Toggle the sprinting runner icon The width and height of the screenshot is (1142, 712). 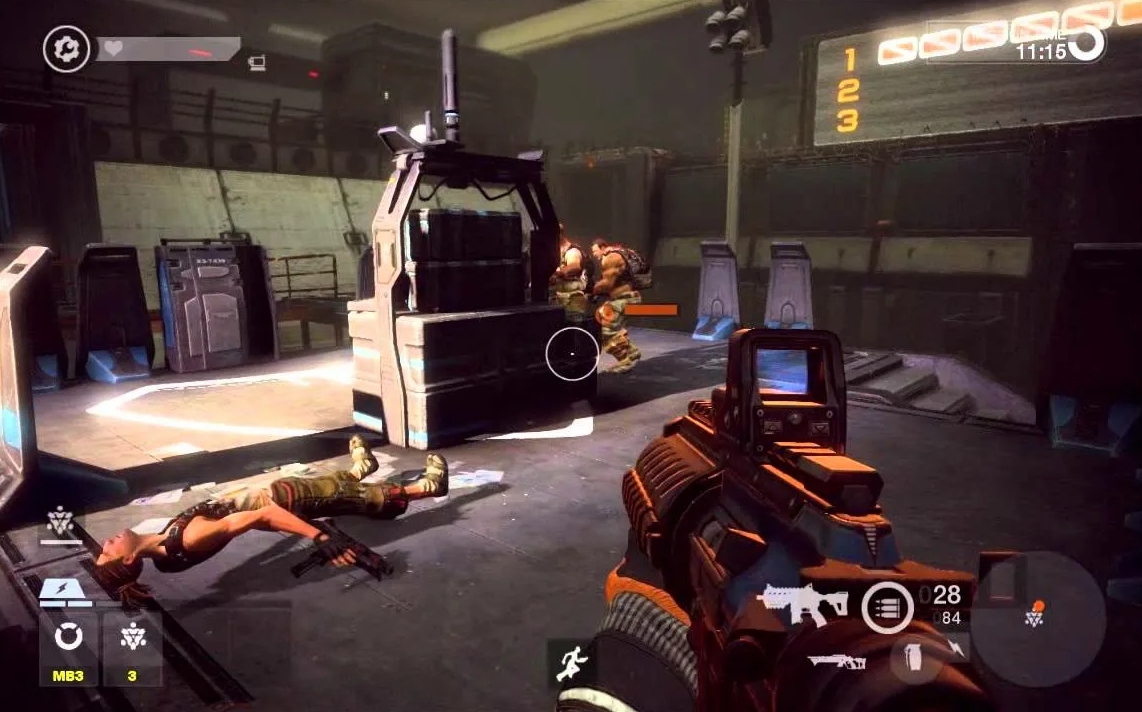point(573,661)
